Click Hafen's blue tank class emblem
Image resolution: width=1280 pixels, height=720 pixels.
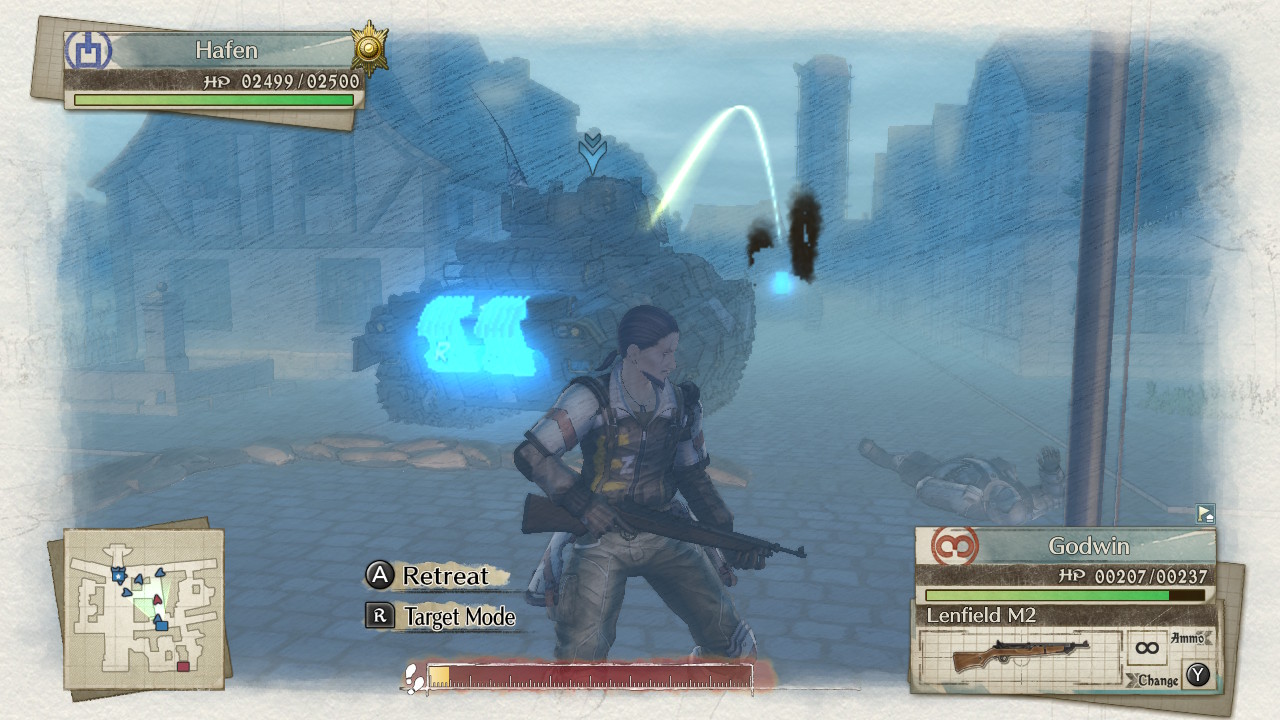click(89, 50)
